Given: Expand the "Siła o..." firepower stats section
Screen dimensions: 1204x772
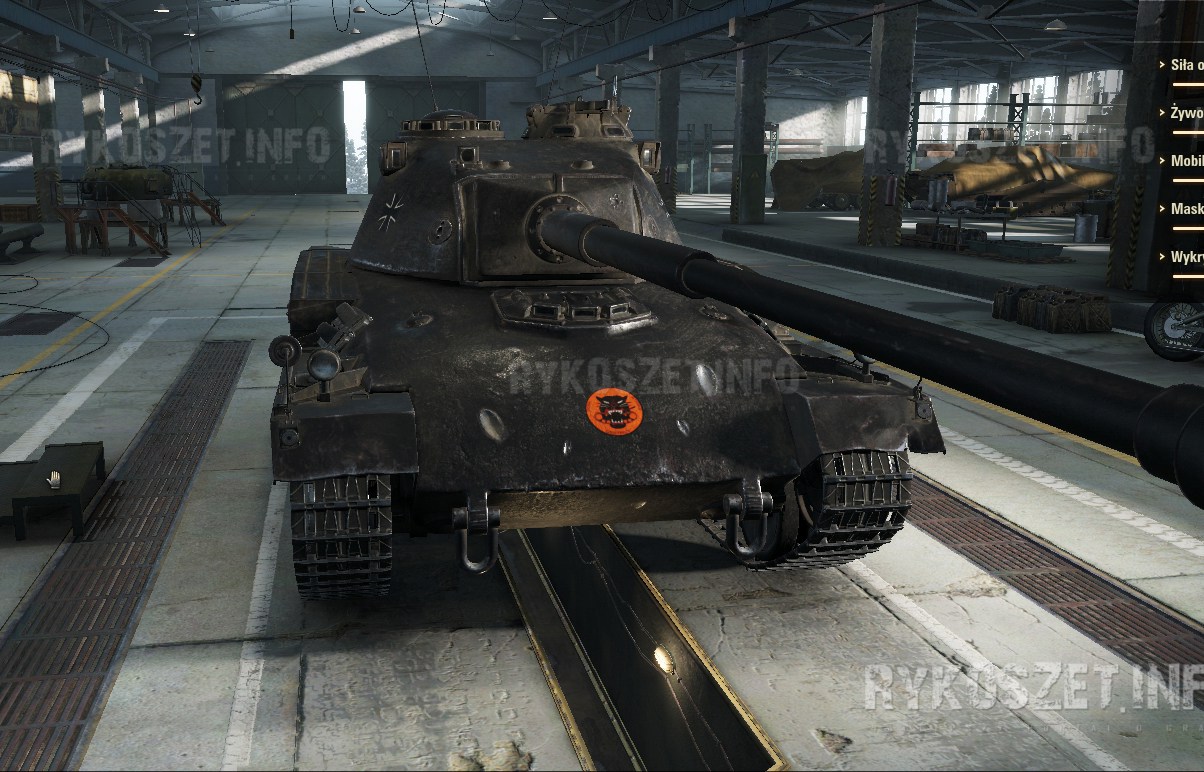Looking at the screenshot, I should (1185, 64).
